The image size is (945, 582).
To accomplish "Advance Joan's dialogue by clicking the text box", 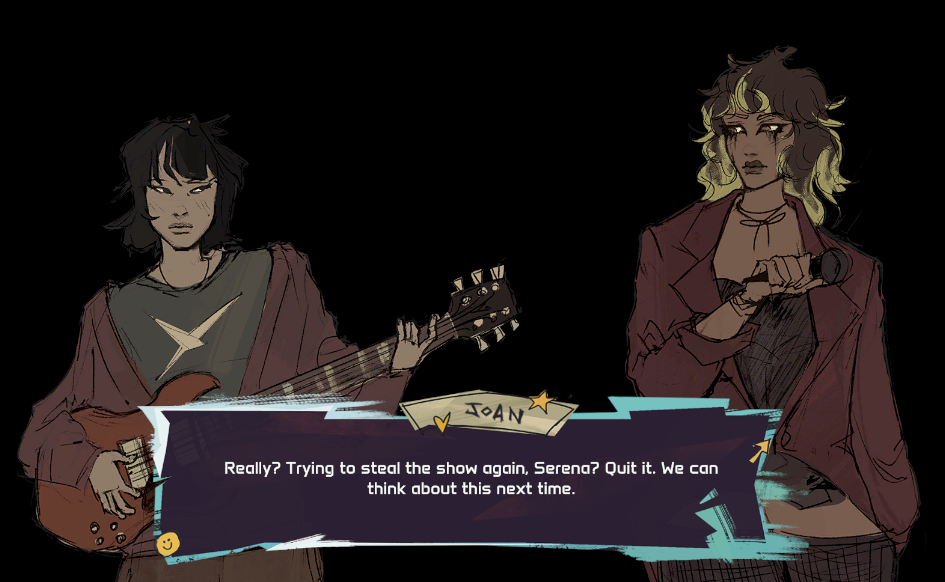I will [470, 478].
